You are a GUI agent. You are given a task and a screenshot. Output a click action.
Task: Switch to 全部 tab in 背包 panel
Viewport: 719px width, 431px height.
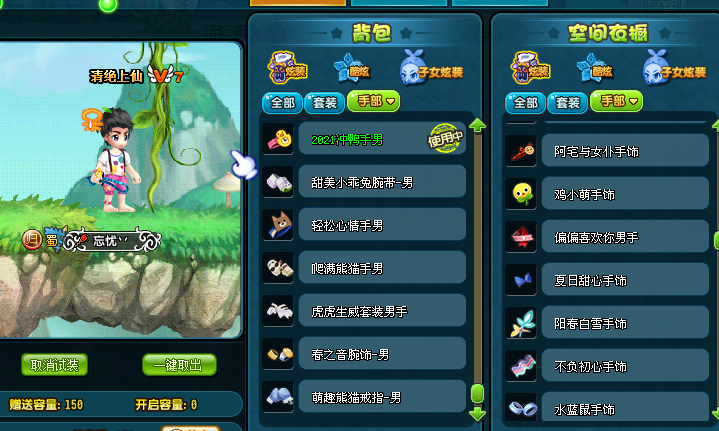click(x=281, y=102)
